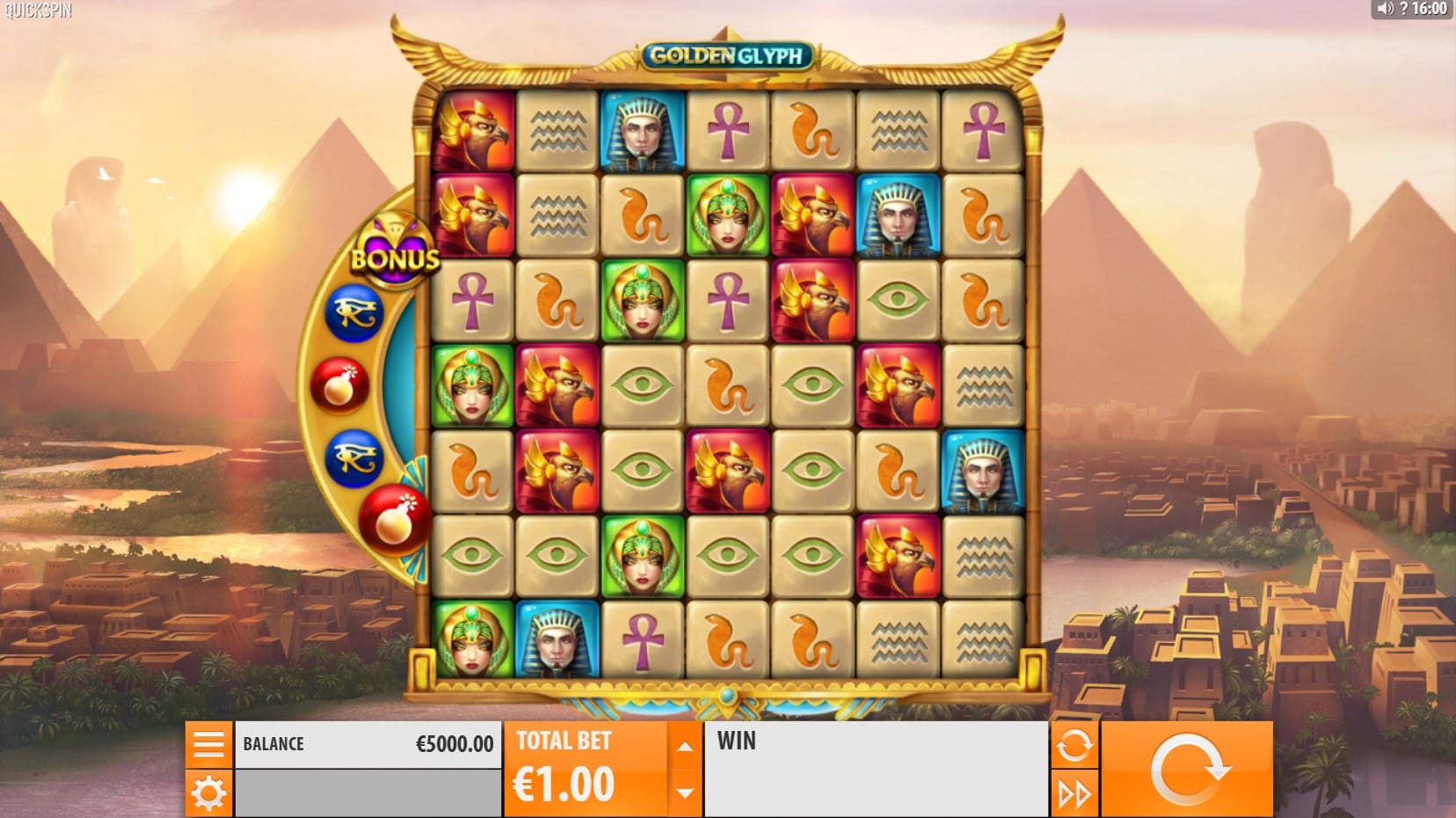Select the golden BONUS orb
This screenshot has width=1456, height=818.
[x=396, y=252]
